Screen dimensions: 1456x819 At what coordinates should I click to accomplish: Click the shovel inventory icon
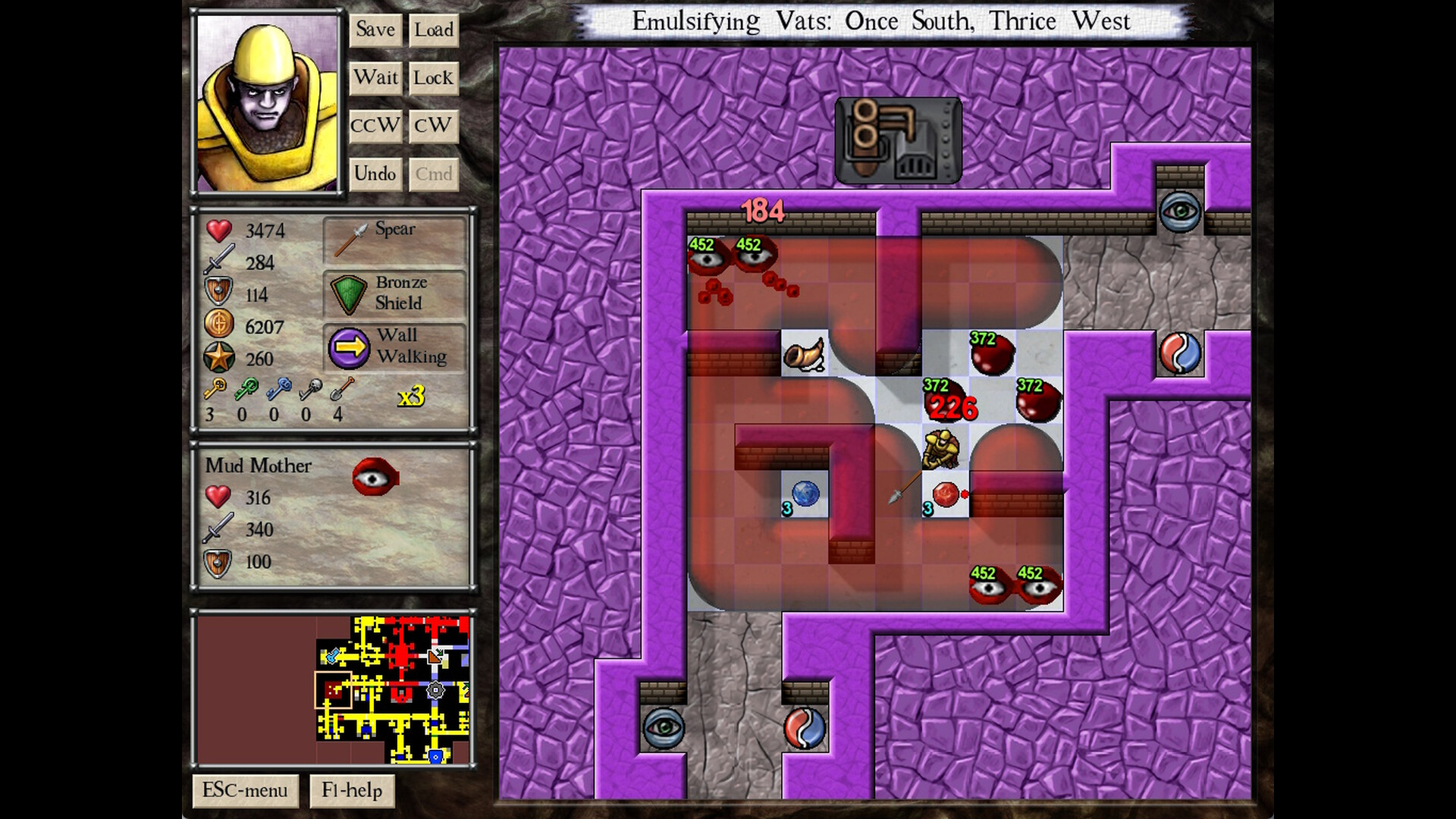(x=343, y=388)
